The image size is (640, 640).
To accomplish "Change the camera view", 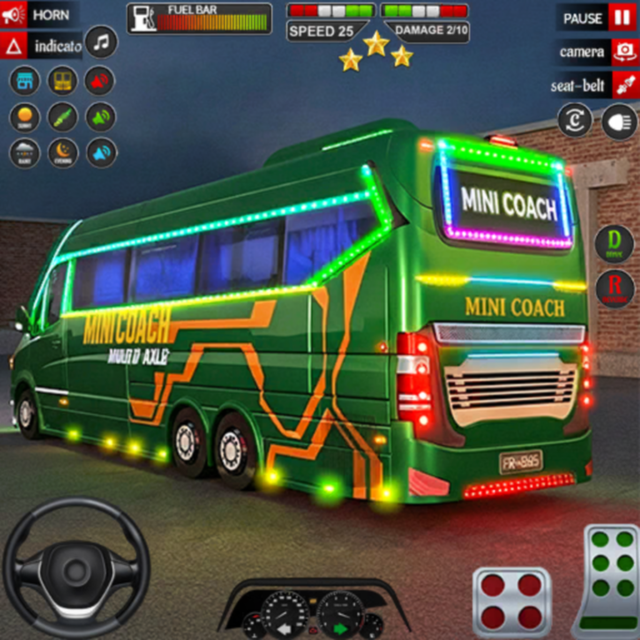I will (596, 51).
